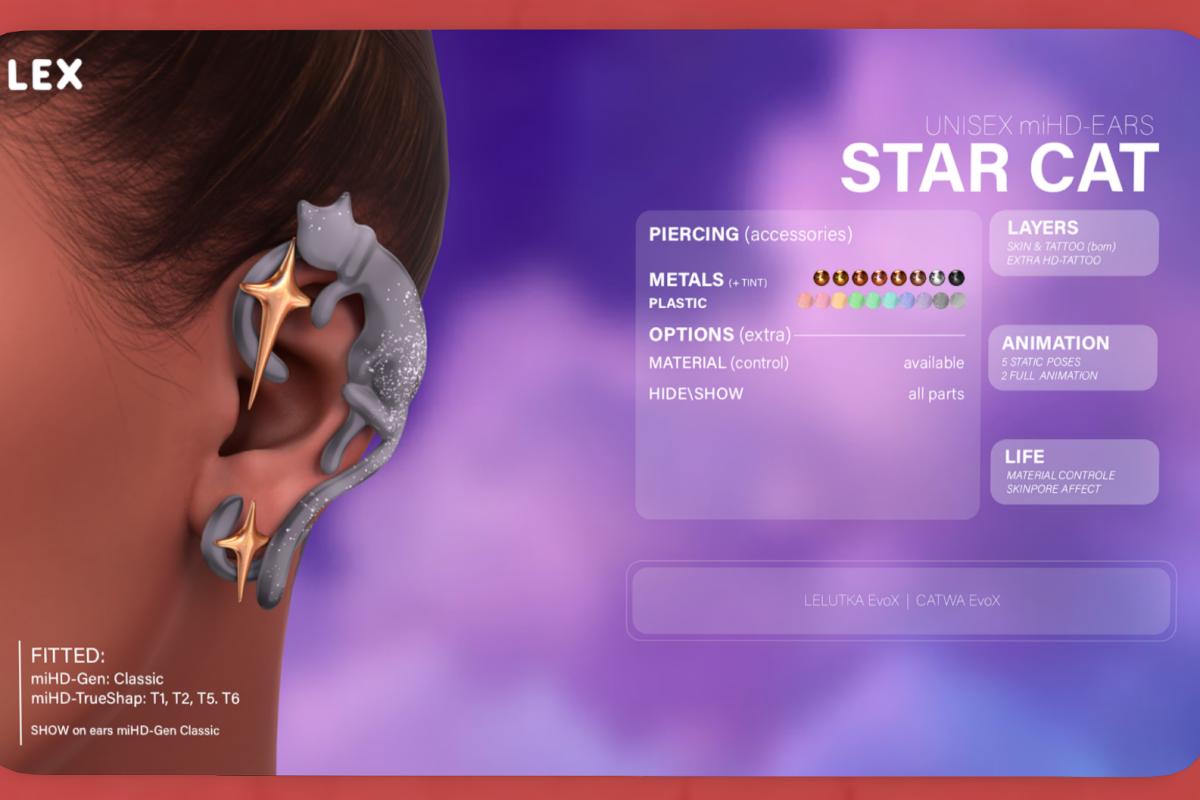Open the LAYERS info panel
This screenshot has height=800, width=1200.
(1073, 243)
